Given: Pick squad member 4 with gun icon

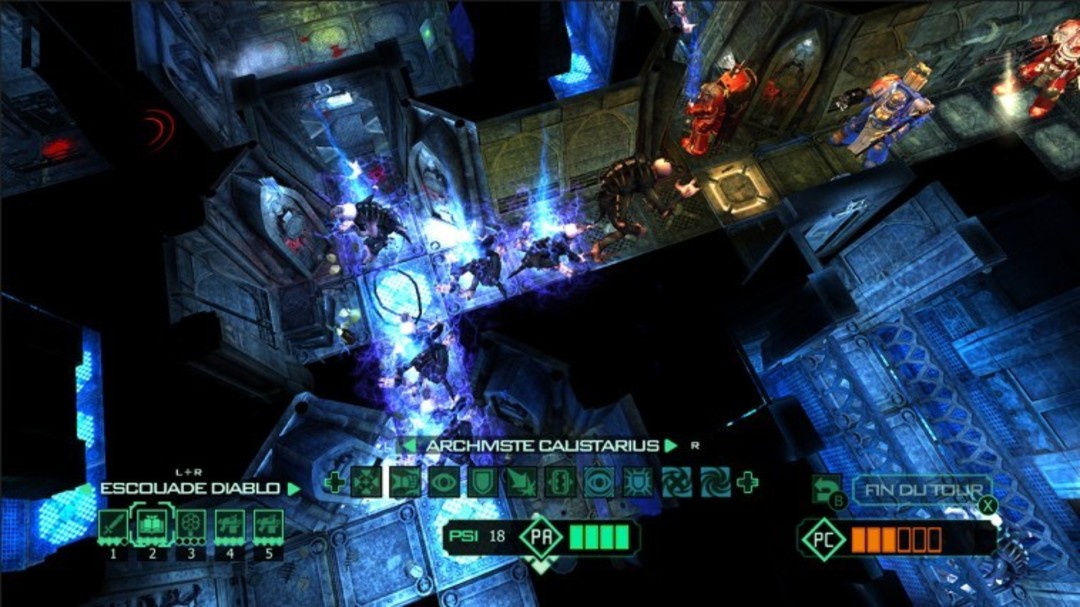Looking at the screenshot, I should tap(229, 525).
